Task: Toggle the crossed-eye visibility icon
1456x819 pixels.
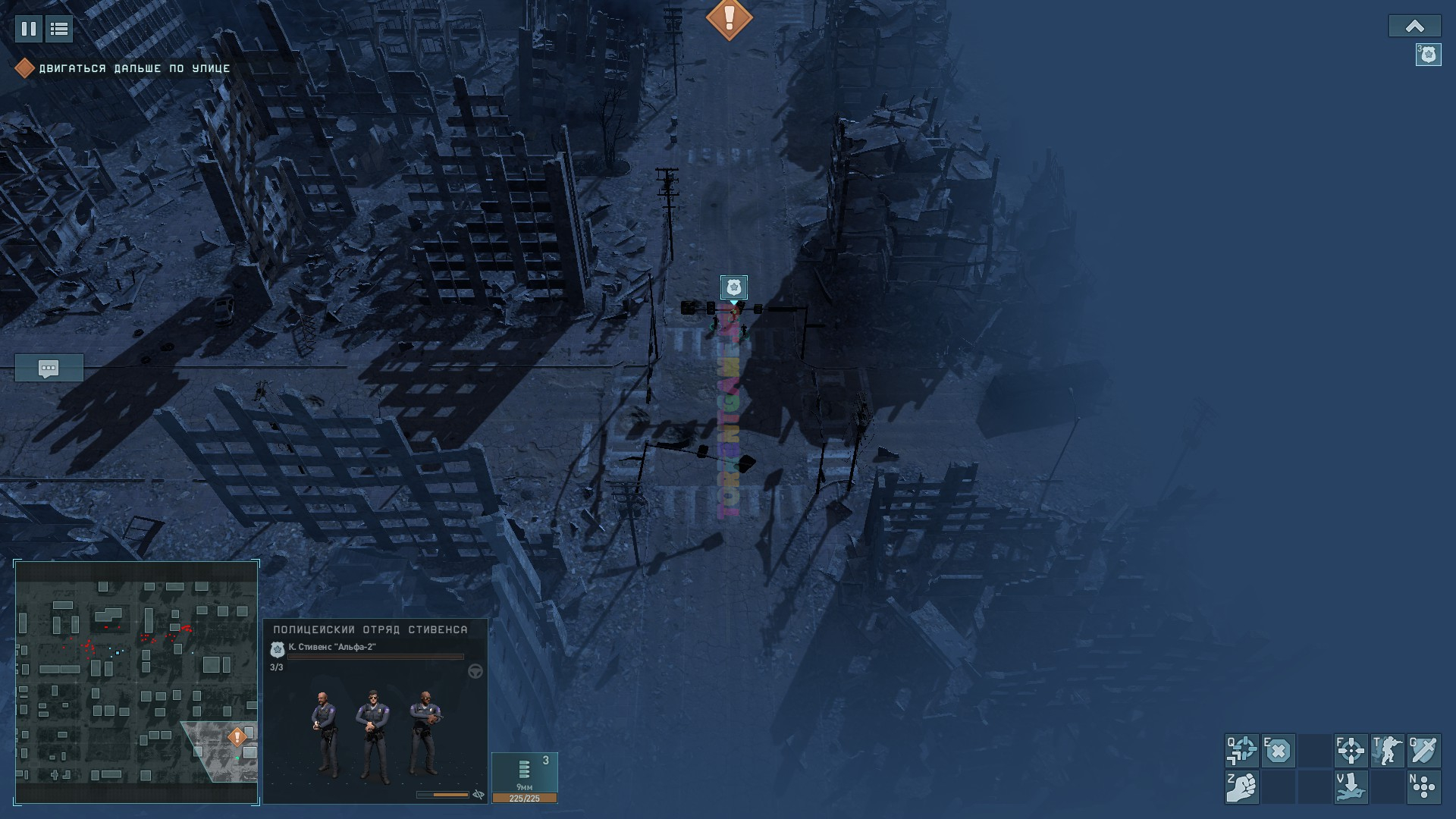Action: (479, 795)
